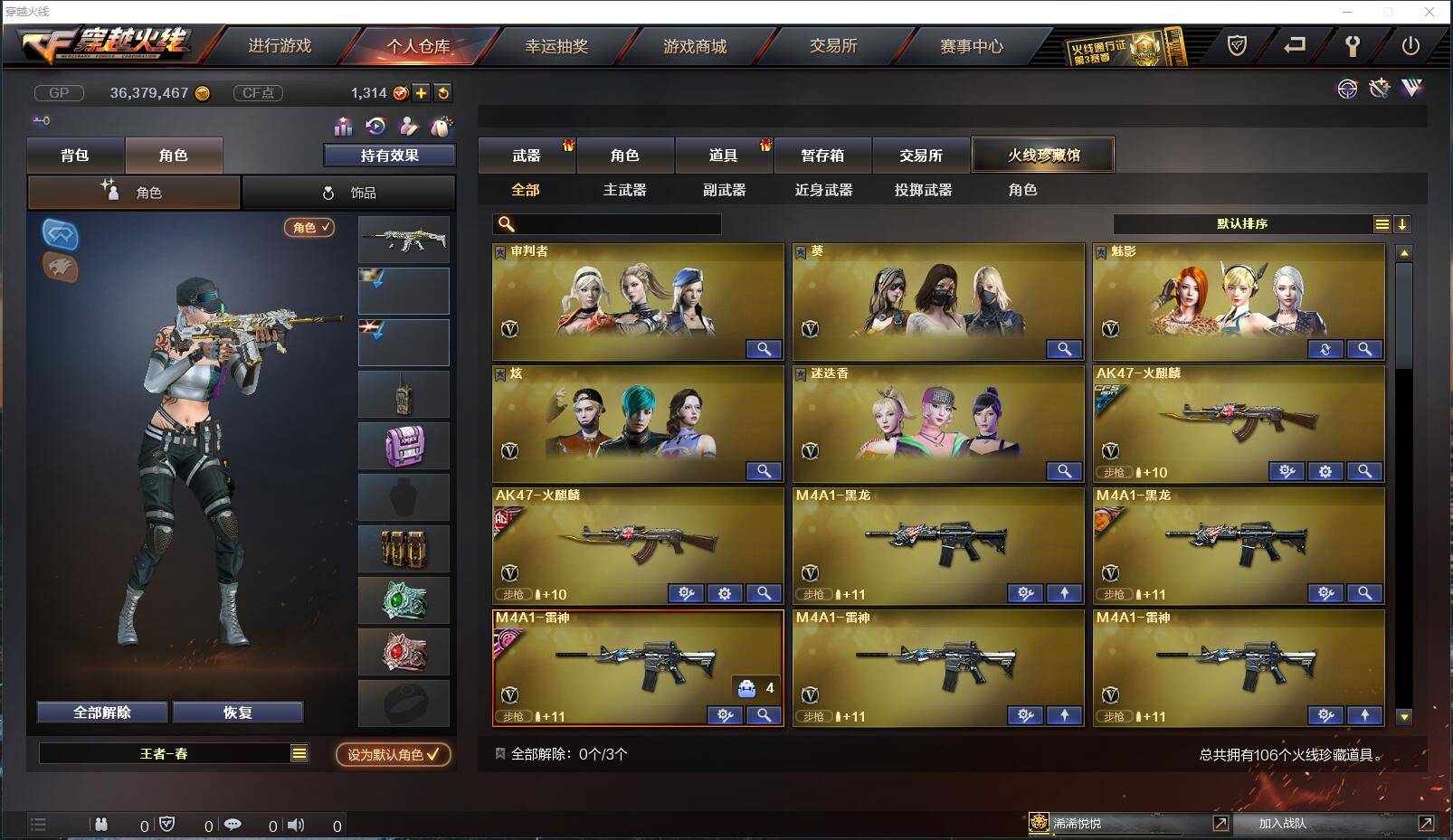Click the replay history circular arrow icon
The image size is (1453, 840).
pos(374,127)
